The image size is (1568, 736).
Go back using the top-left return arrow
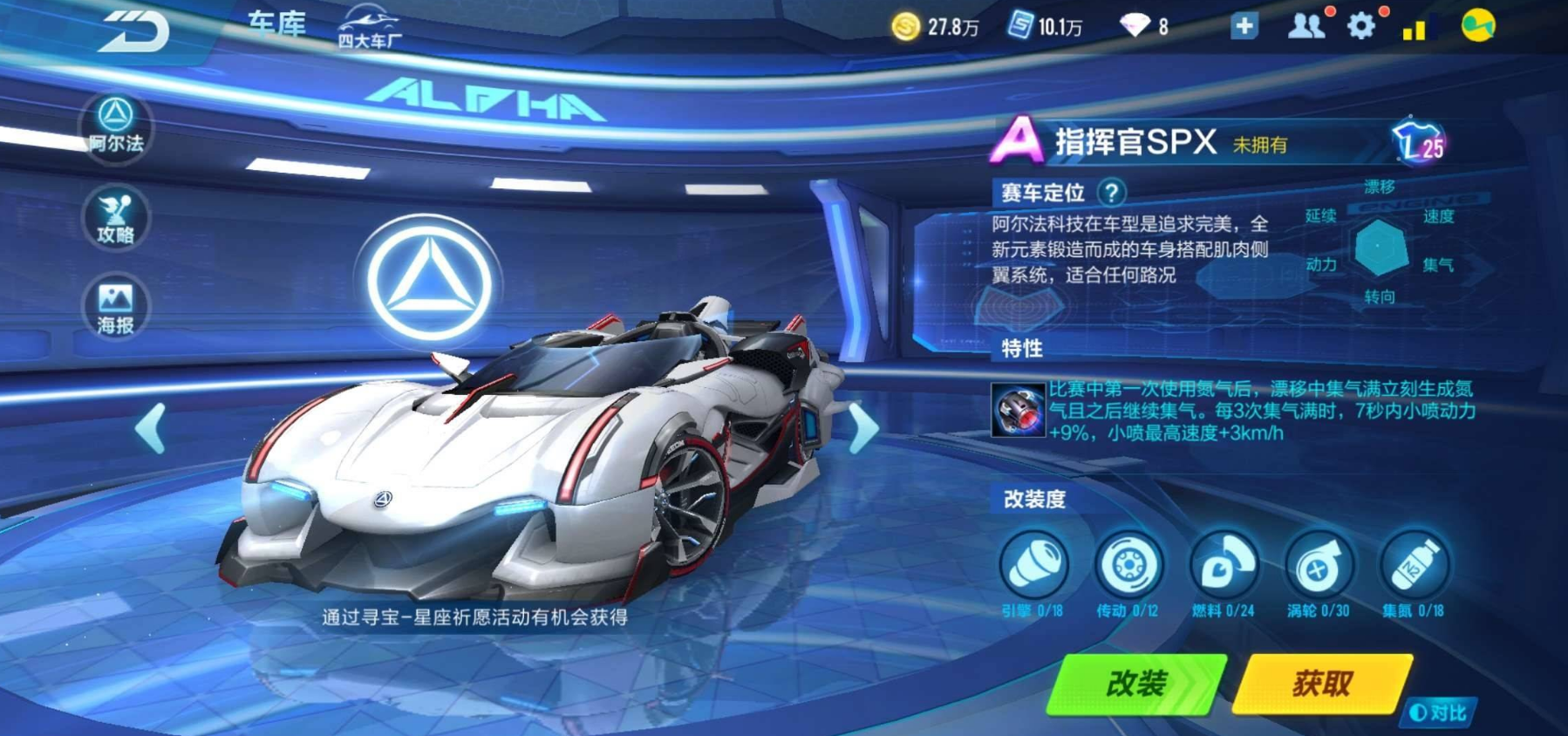click(x=133, y=32)
